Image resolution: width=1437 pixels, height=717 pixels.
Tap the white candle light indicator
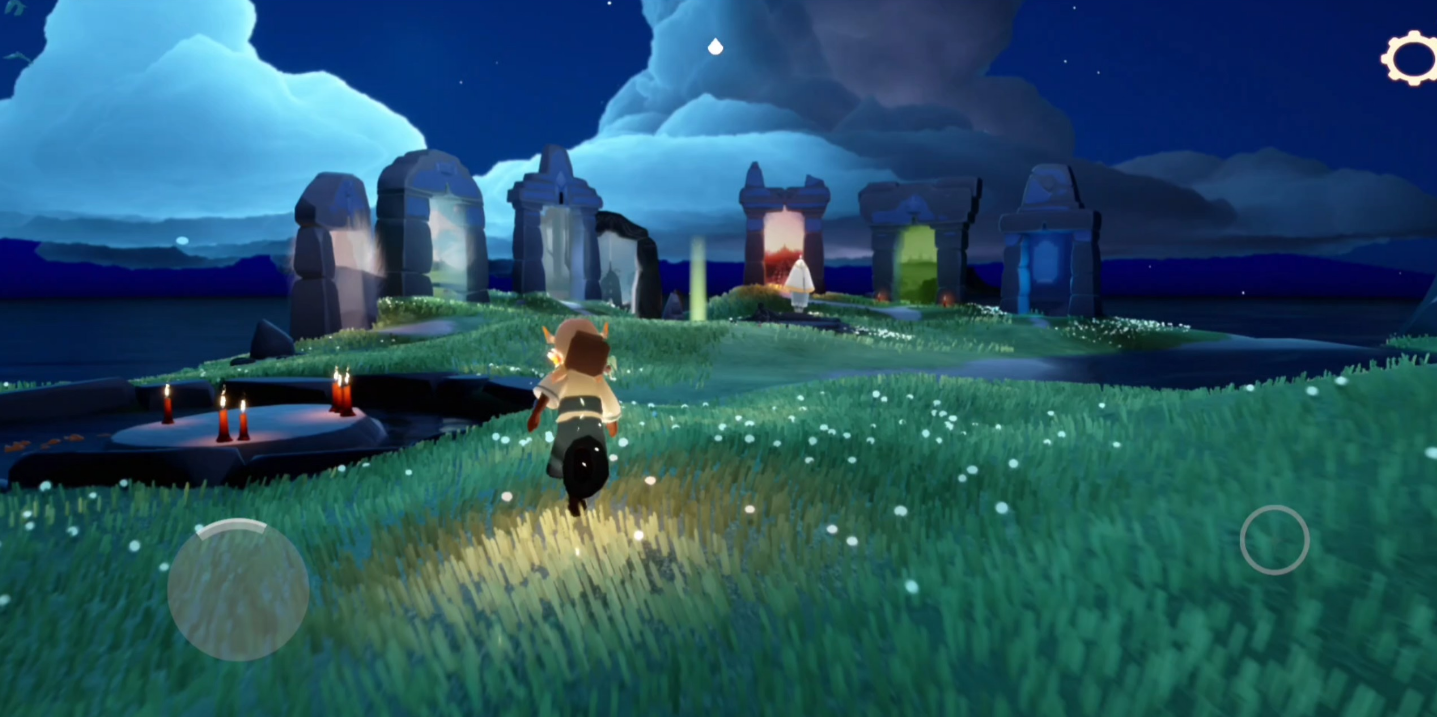[715, 46]
